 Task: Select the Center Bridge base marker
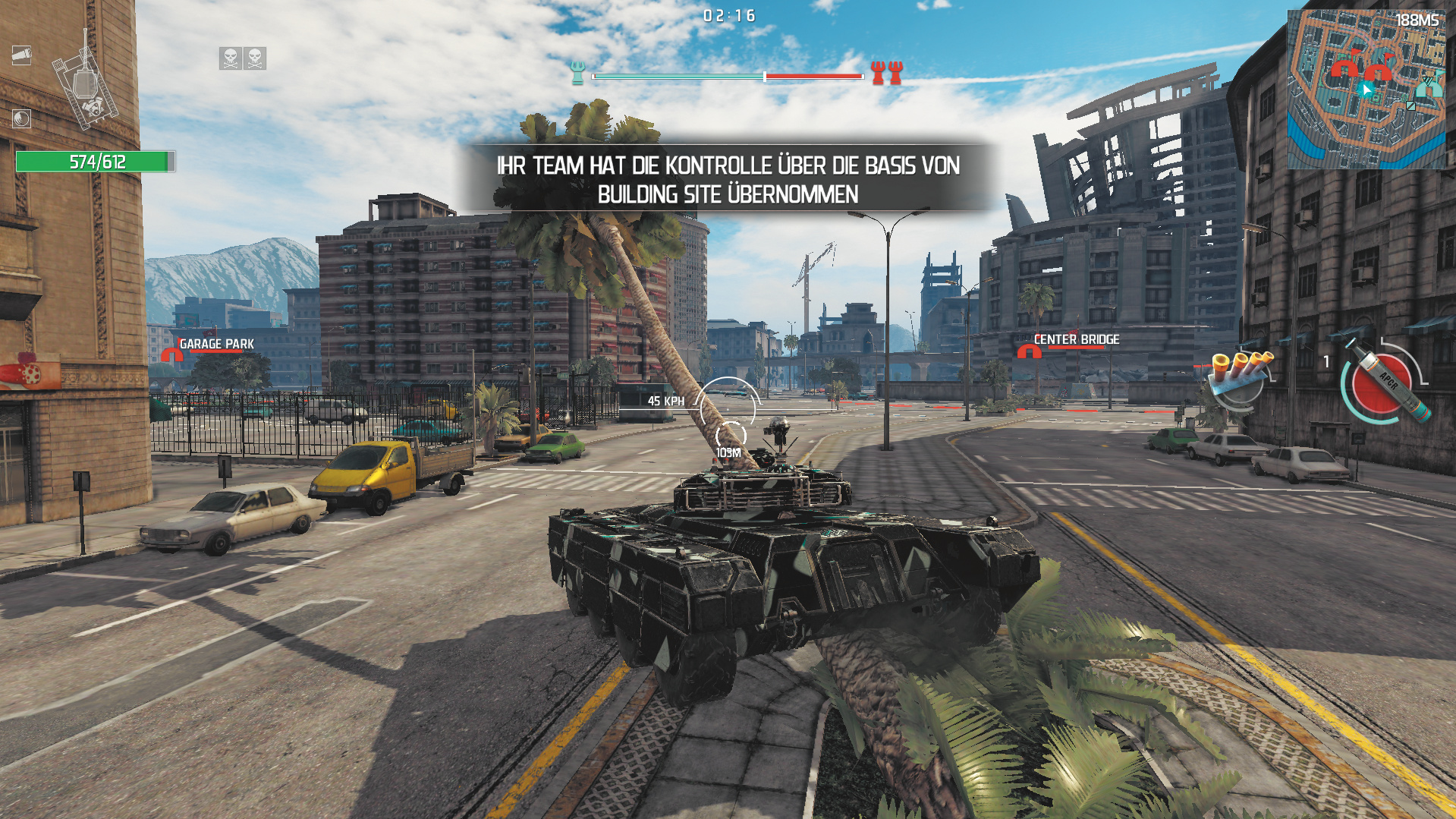point(1029,351)
